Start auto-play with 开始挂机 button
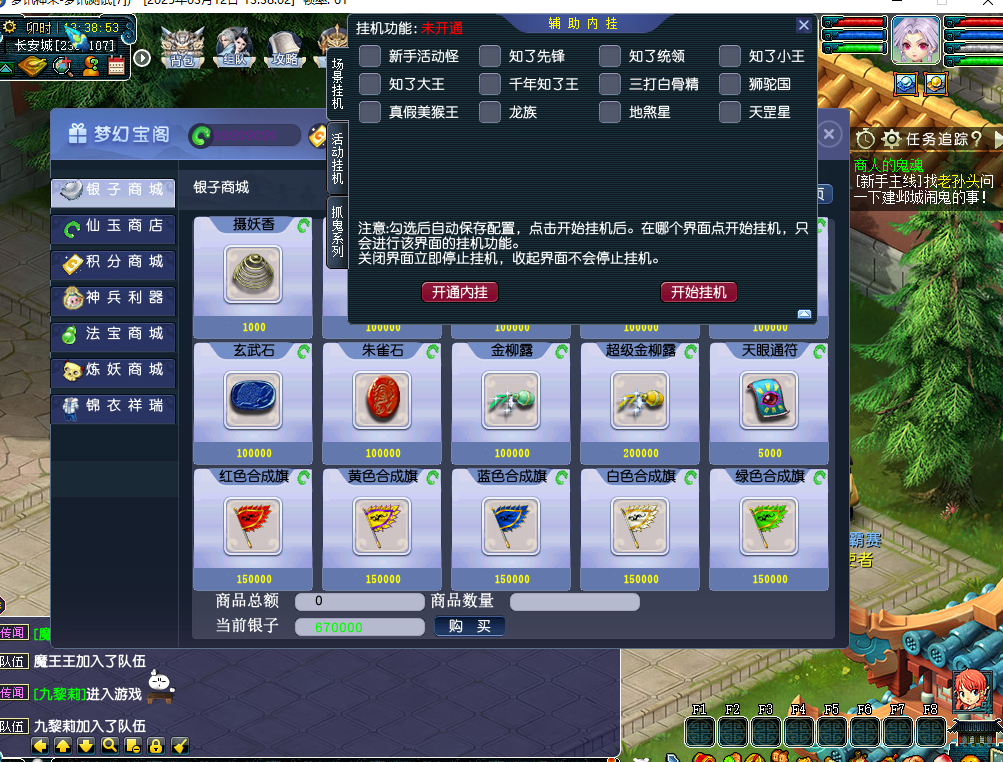 (x=699, y=292)
